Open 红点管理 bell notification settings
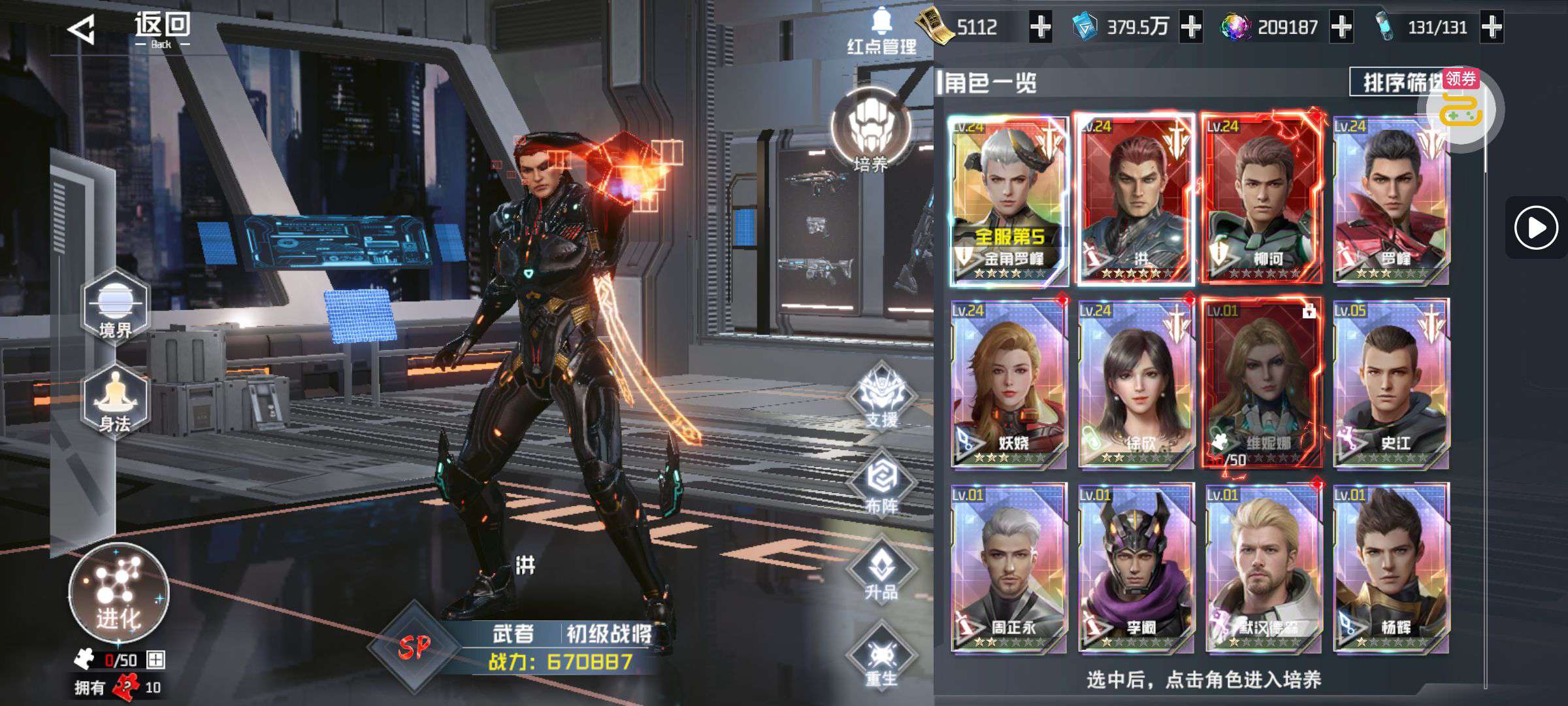 click(882, 31)
